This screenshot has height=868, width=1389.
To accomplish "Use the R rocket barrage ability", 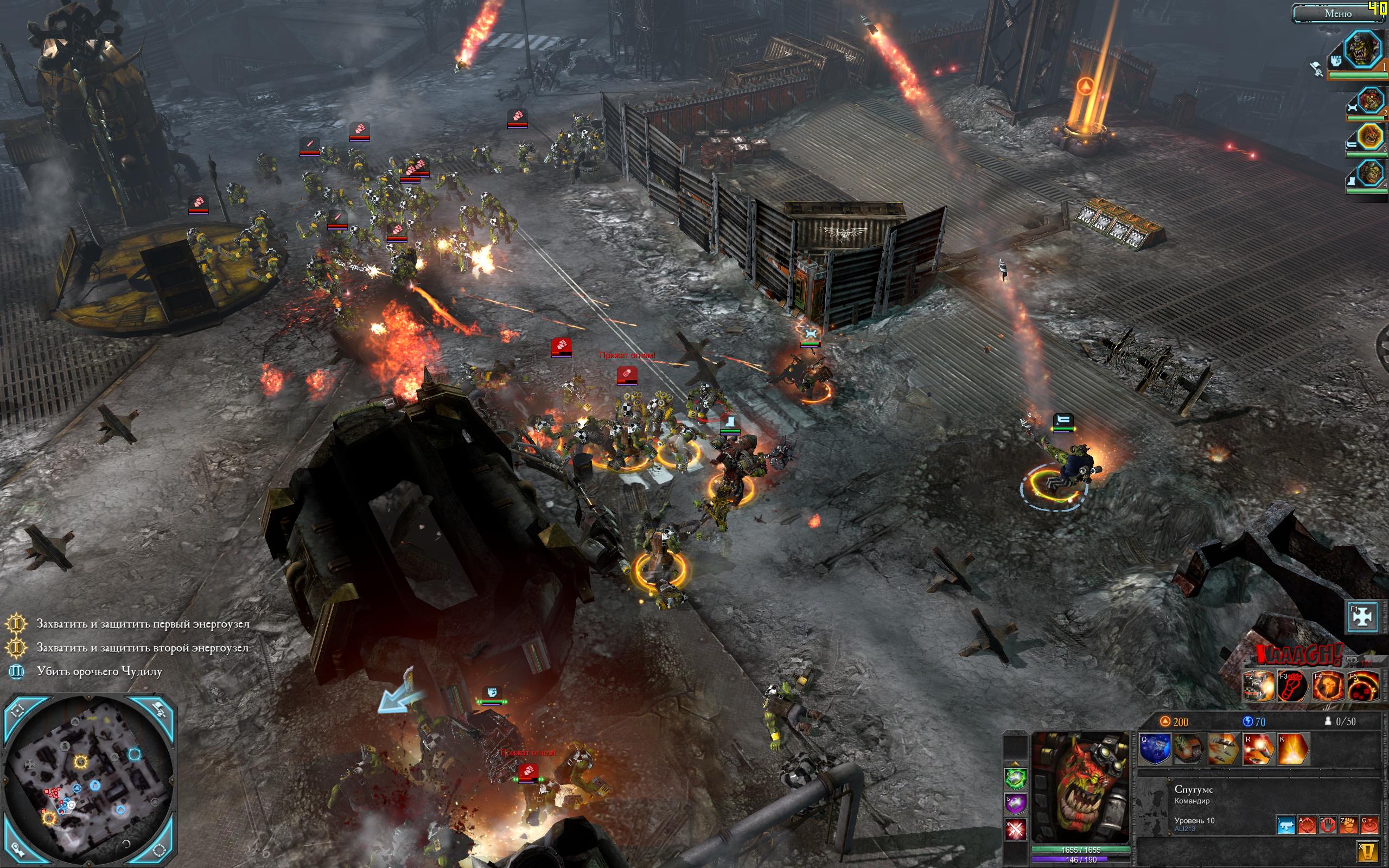I will 1258,749.
